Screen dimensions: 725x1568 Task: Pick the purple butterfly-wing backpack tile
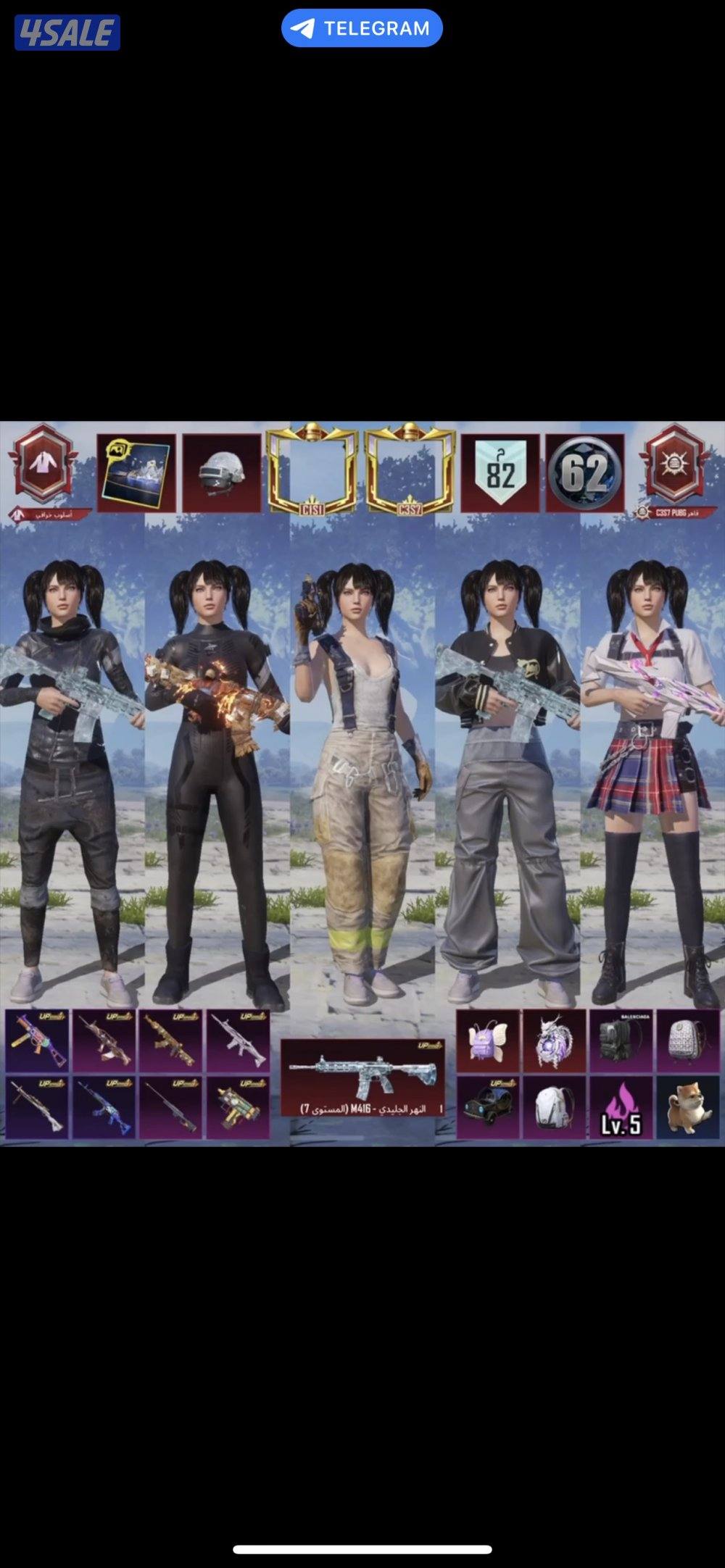click(487, 1041)
